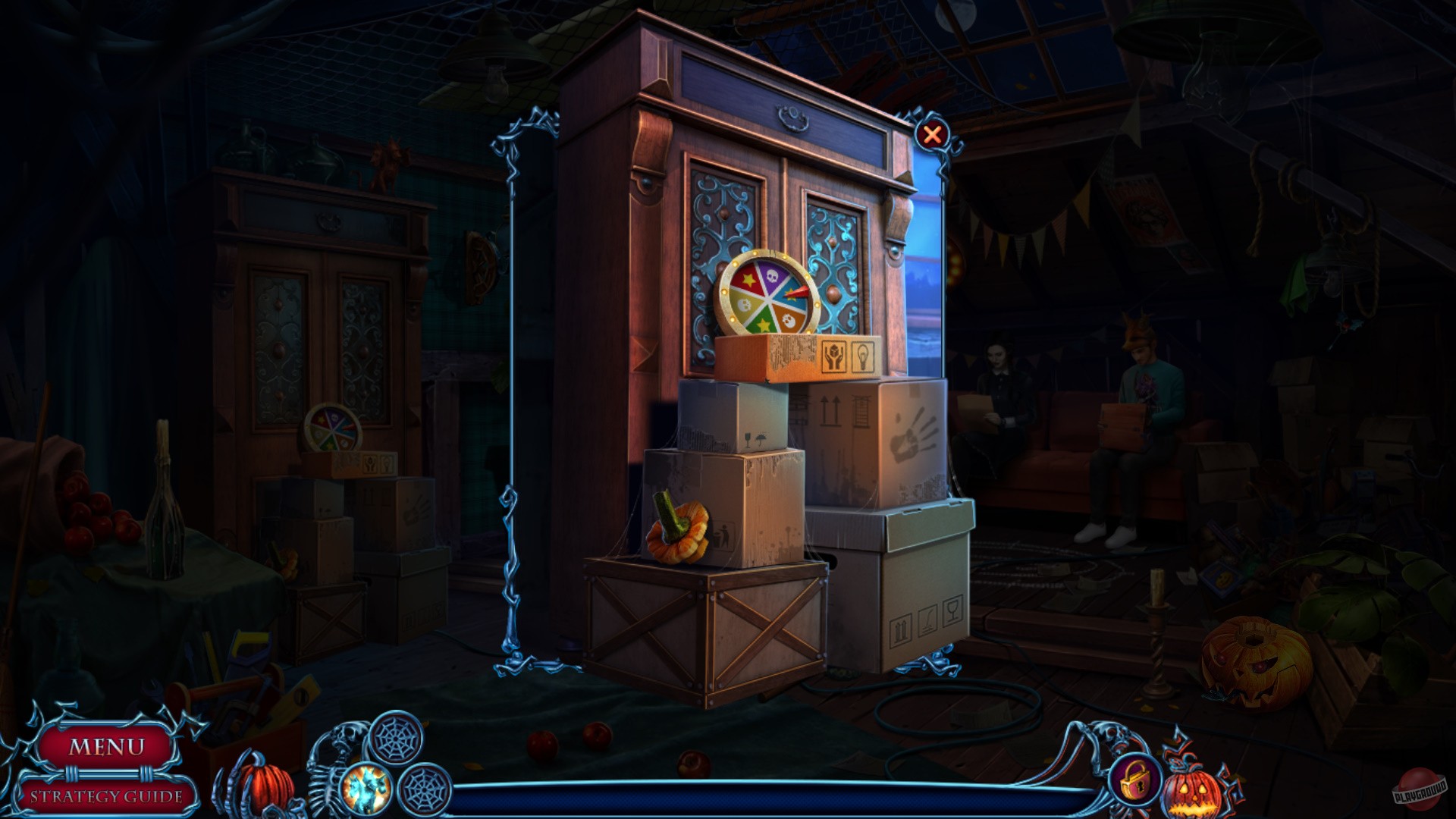Viewport: 1456px width, 819px height.
Task: Click the hand-and-cube symbol on the cardboard box
Action: (x=834, y=355)
